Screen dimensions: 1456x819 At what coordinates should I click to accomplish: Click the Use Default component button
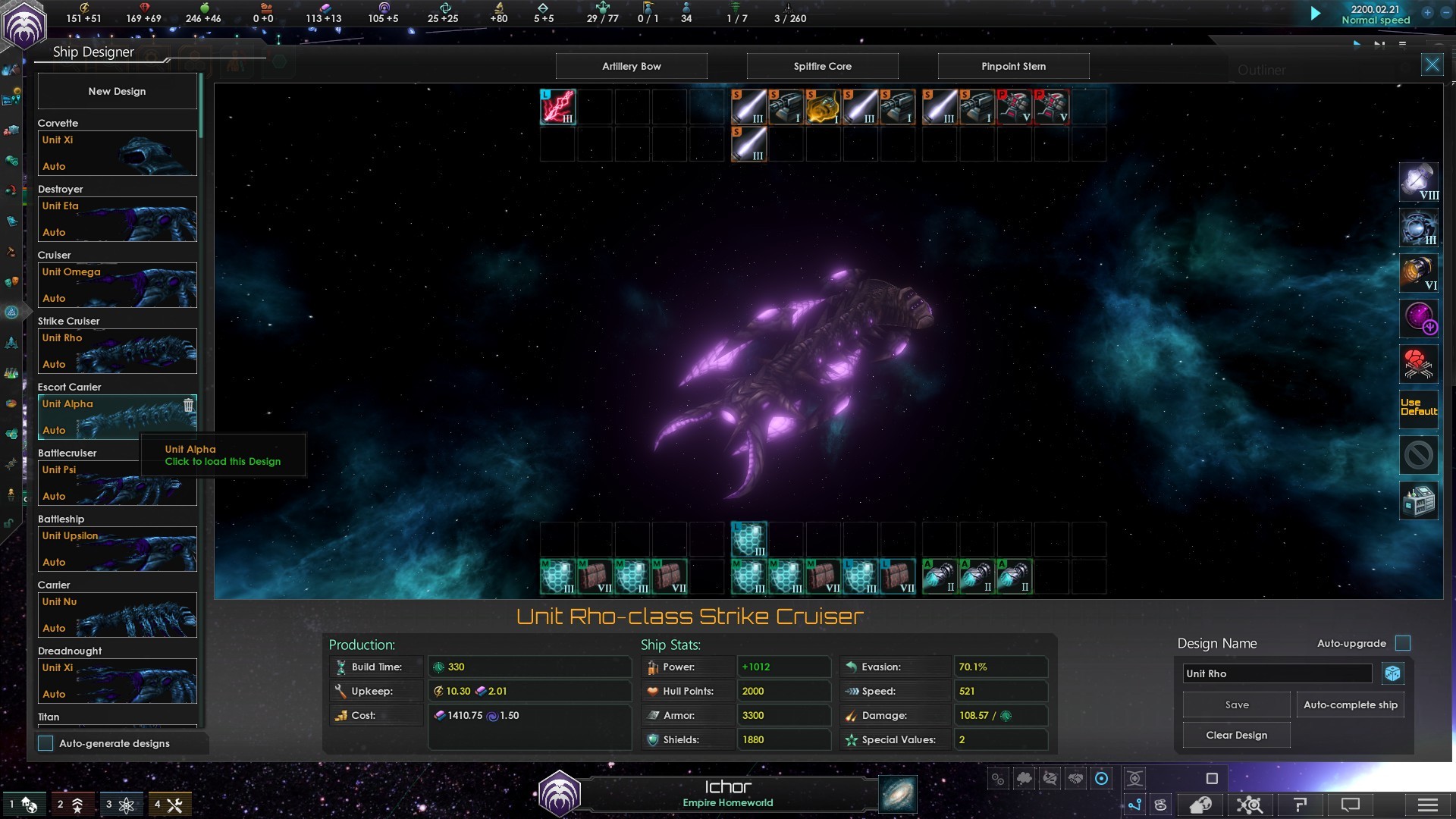point(1418,407)
